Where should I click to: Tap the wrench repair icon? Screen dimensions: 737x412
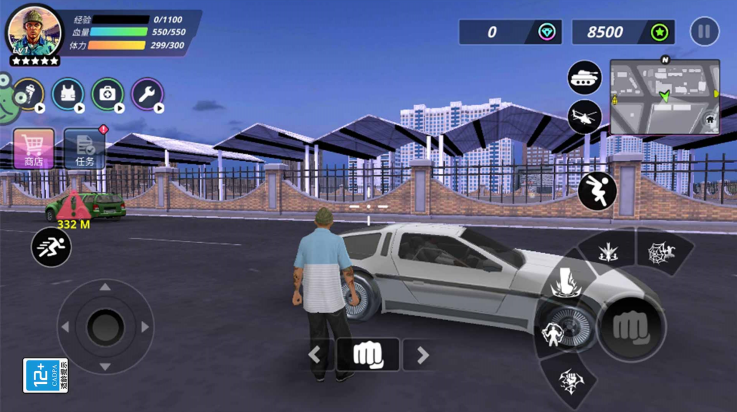147,94
